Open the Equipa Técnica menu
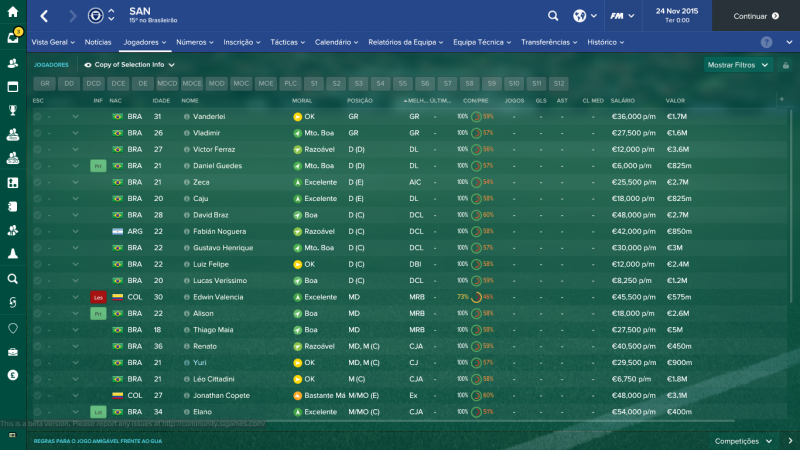The height and width of the screenshot is (450, 800). tap(482, 43)
